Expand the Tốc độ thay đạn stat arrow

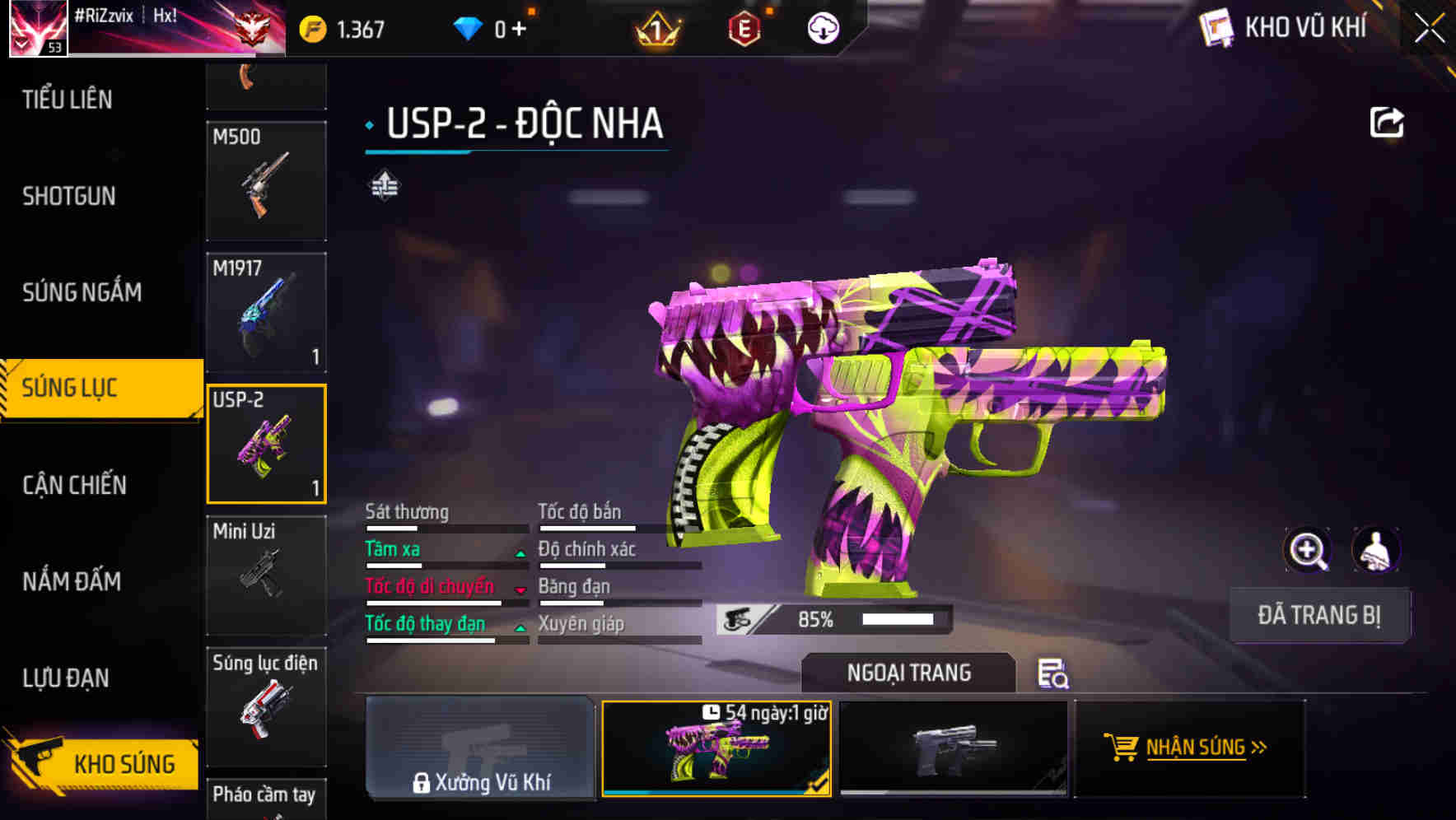pos(520,627)
